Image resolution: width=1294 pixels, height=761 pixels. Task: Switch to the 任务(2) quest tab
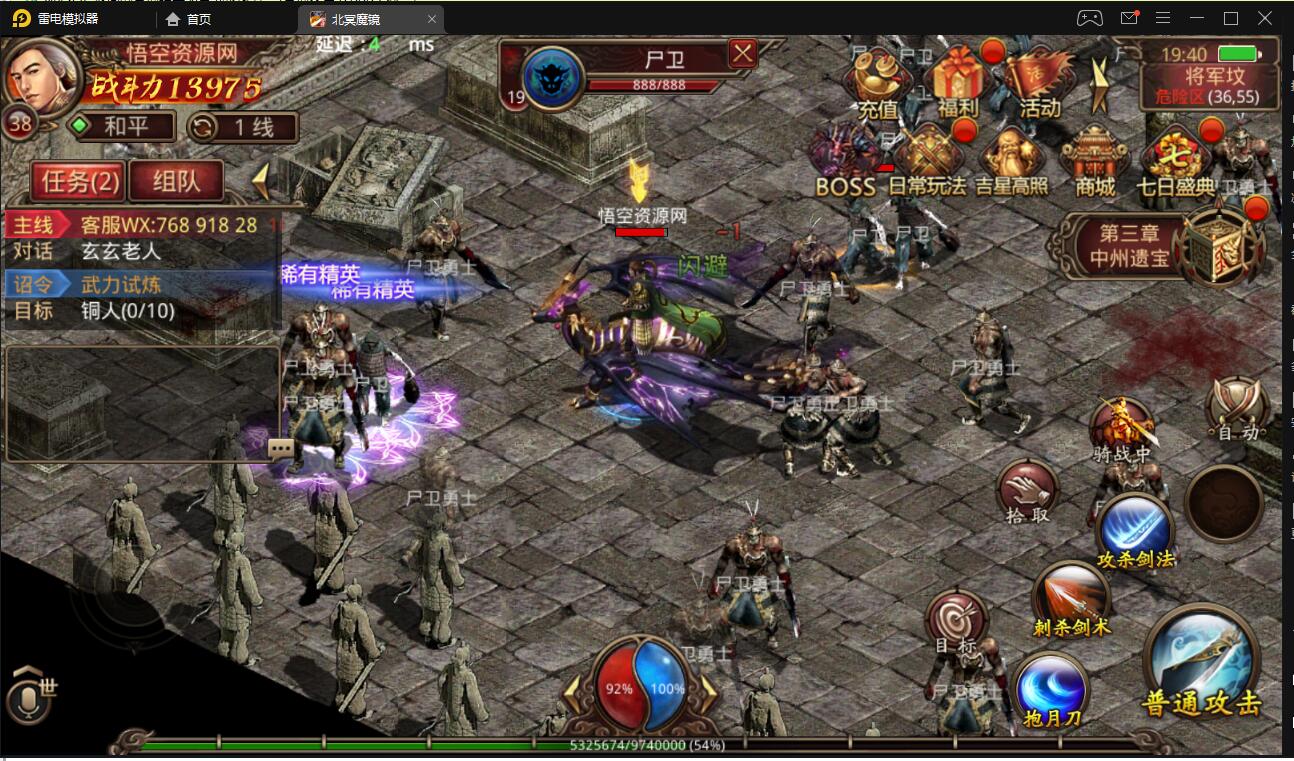click(80, 180)
